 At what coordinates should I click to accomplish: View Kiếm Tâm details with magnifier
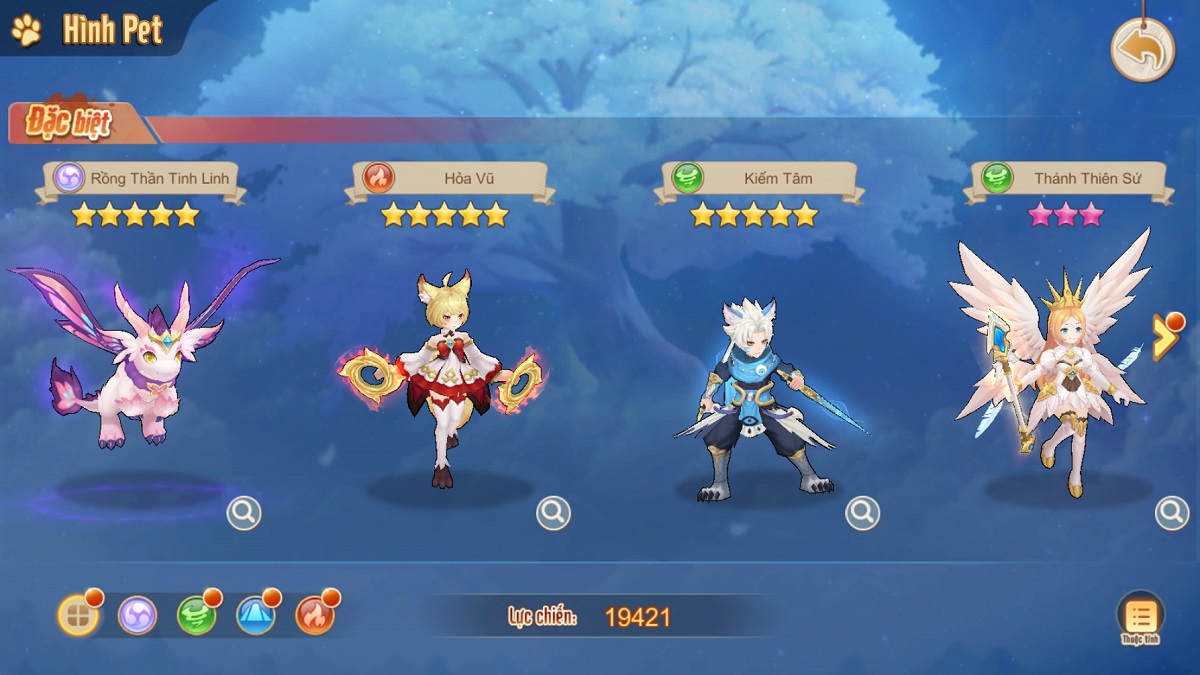862,513
